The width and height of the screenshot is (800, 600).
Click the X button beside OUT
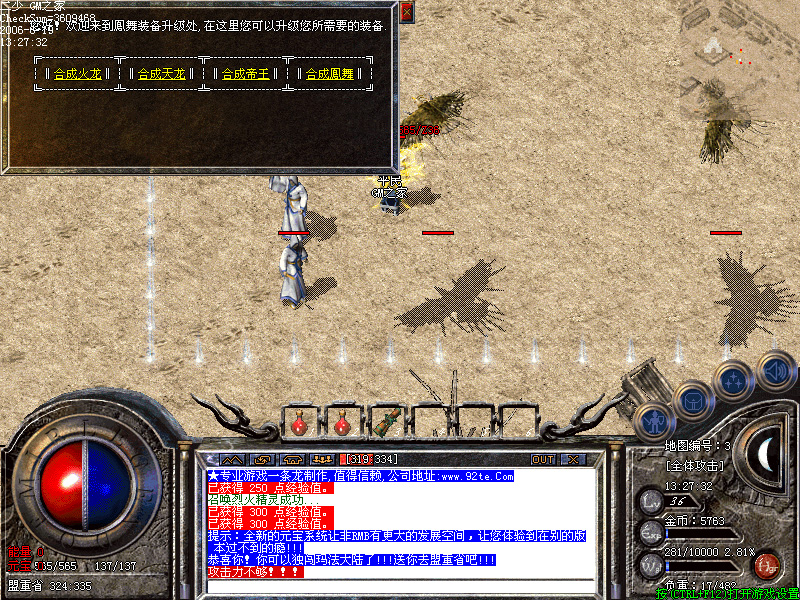coord(573,459)
